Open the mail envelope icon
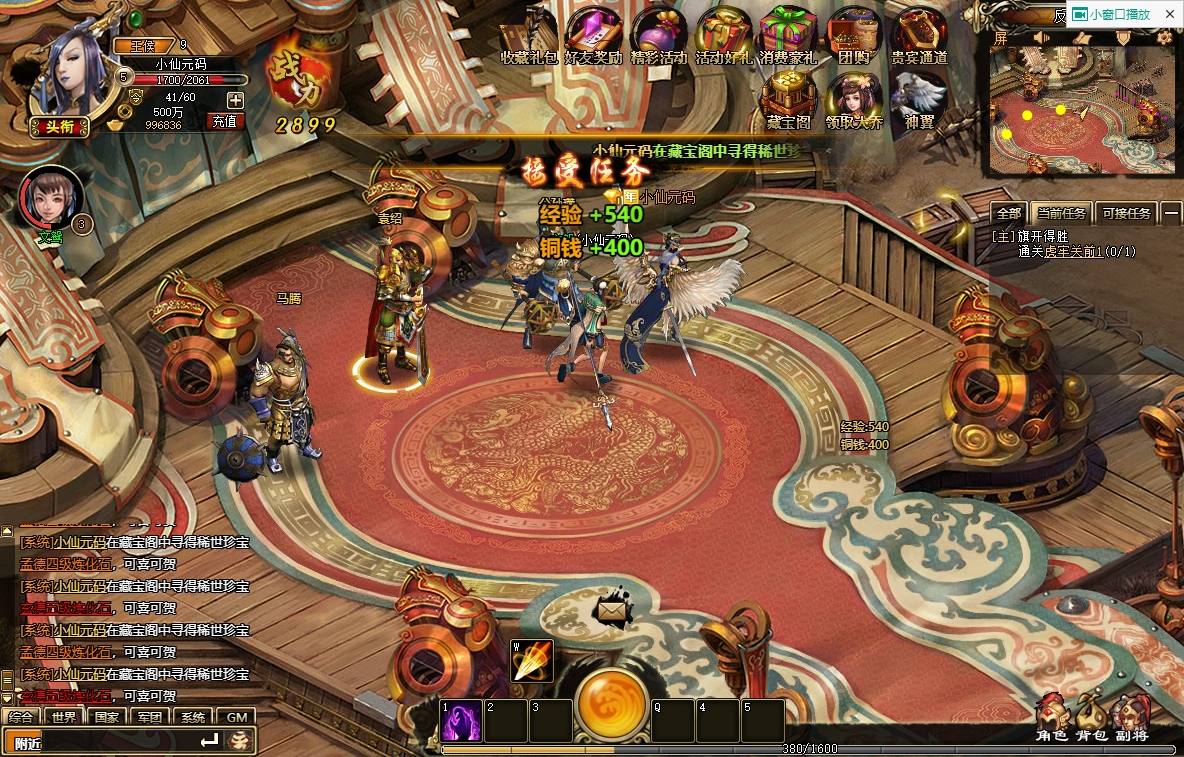Image resolution: width=1184 pixels, height=757 pixels. (611, 608)
